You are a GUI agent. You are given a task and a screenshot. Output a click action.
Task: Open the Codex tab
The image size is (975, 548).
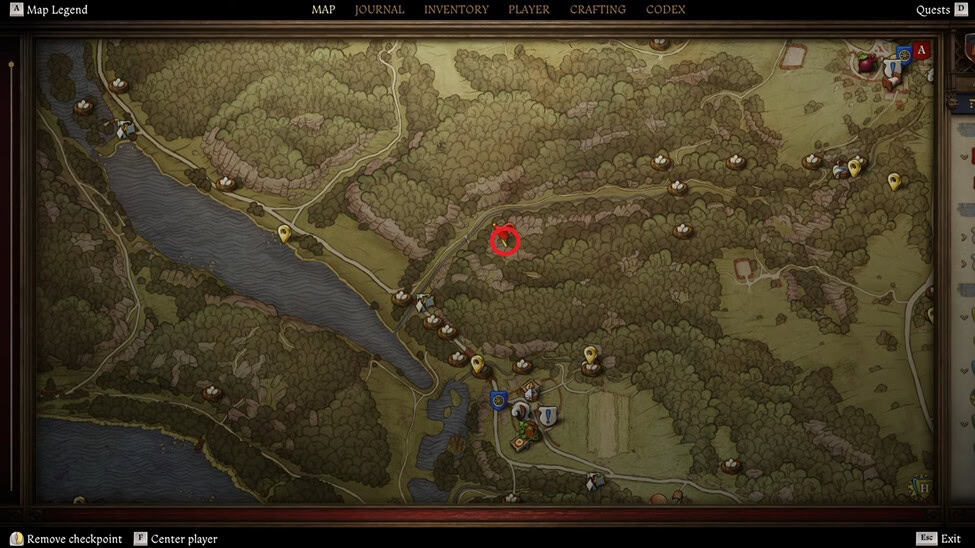click(666, 10)
